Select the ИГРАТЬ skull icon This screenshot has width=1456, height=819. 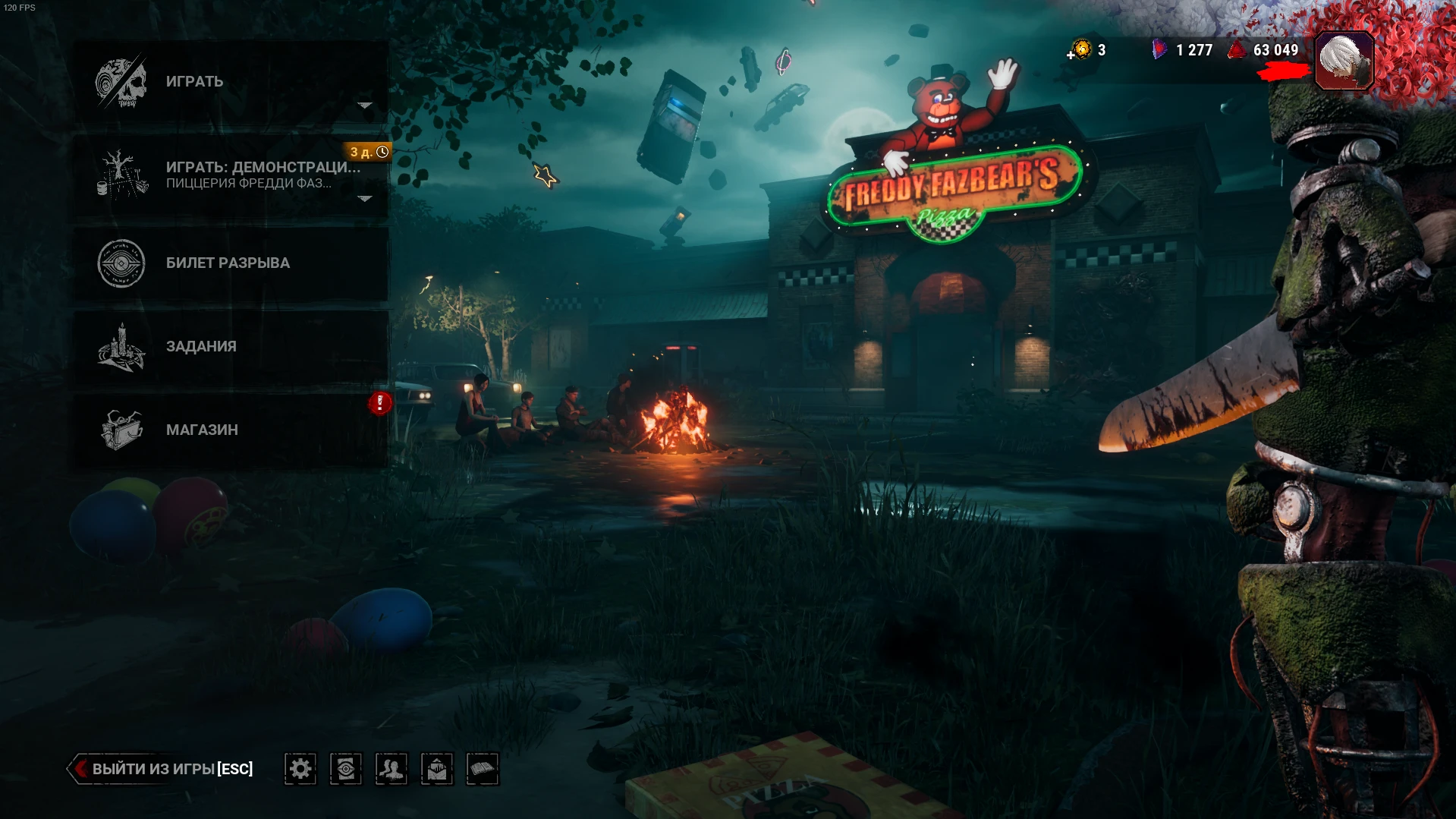pos(120,80)
